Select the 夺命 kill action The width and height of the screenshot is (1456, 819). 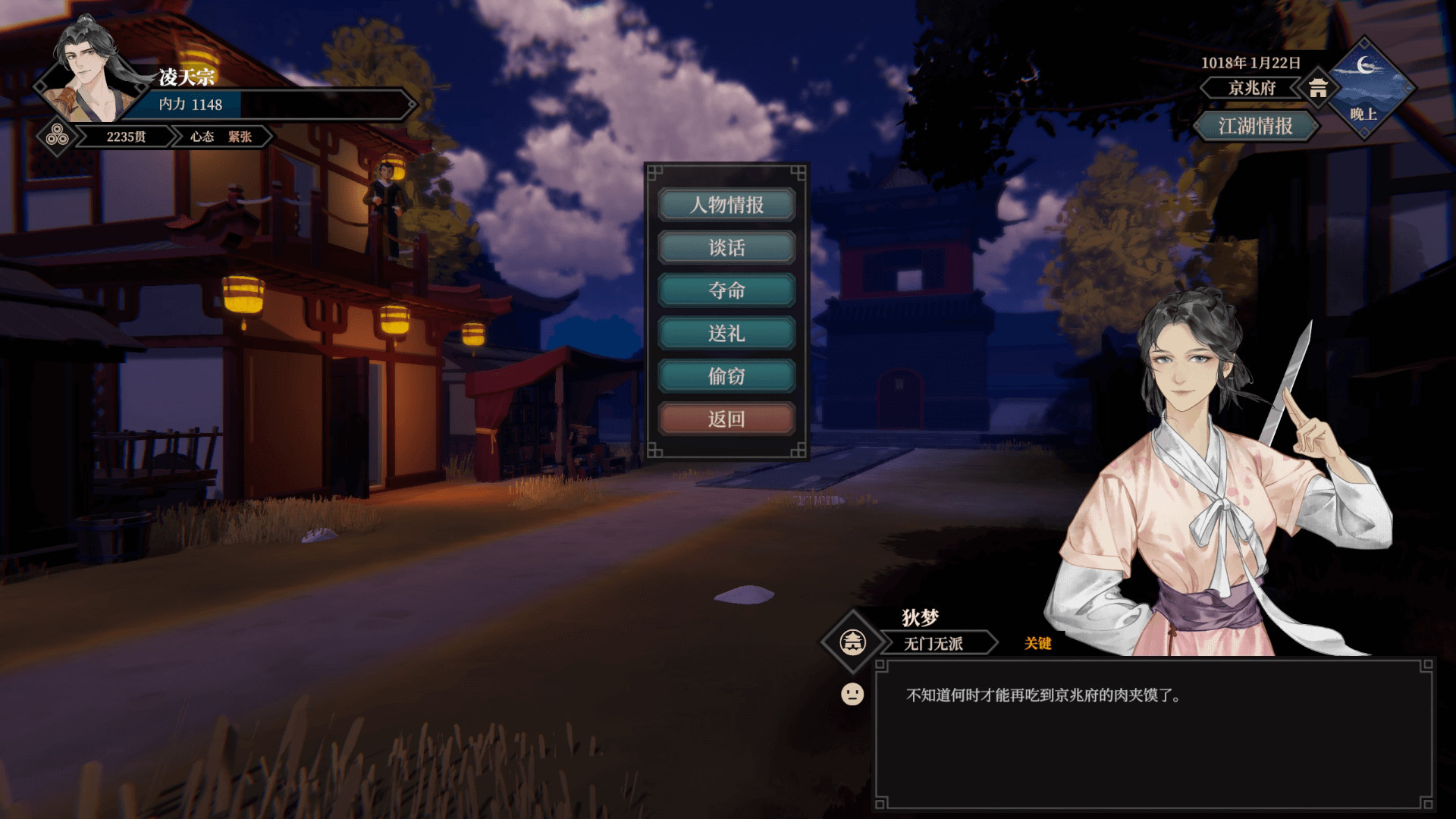click(726, 290)
